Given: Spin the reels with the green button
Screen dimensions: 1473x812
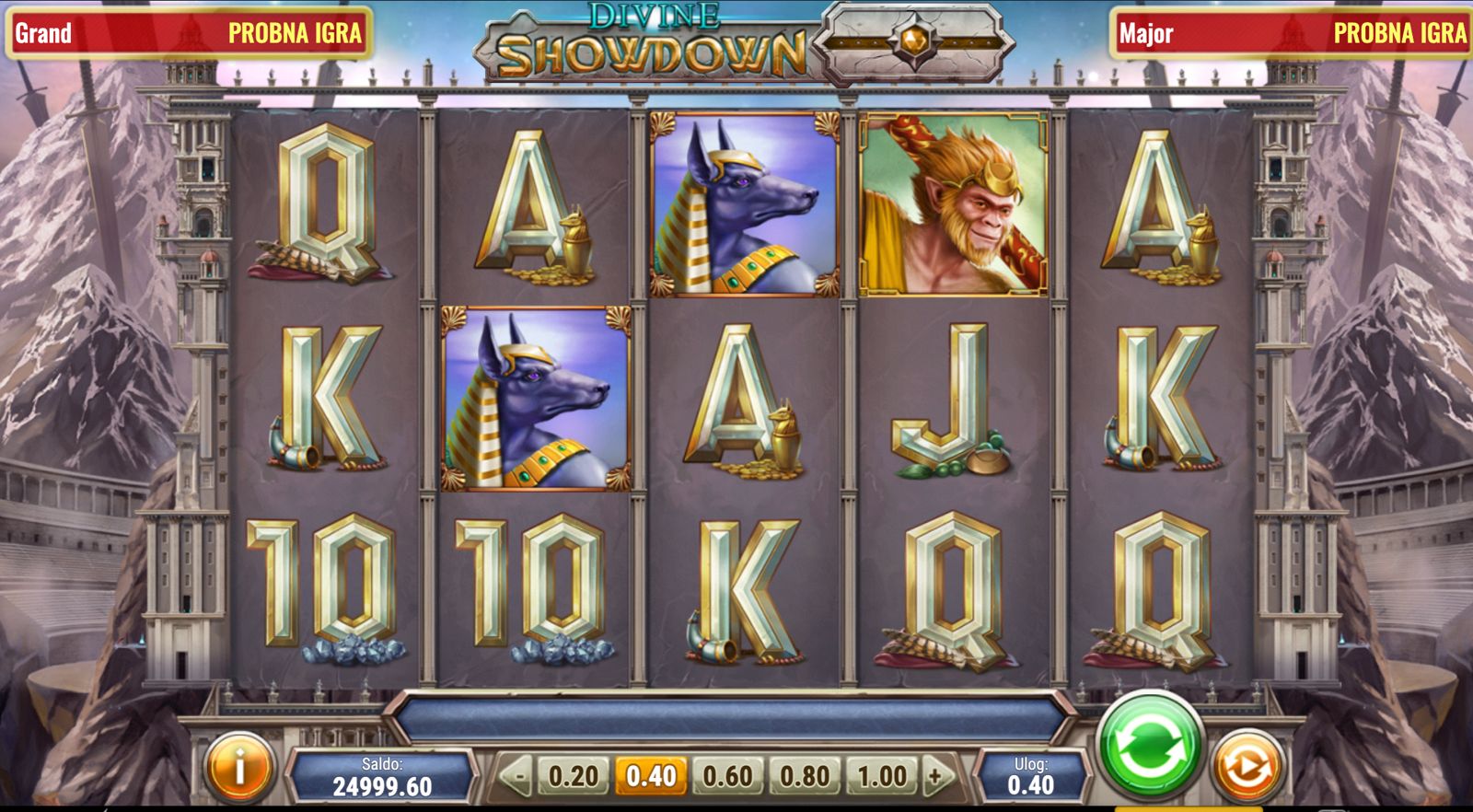Looking at the screenshot, I should point(1150,746).
